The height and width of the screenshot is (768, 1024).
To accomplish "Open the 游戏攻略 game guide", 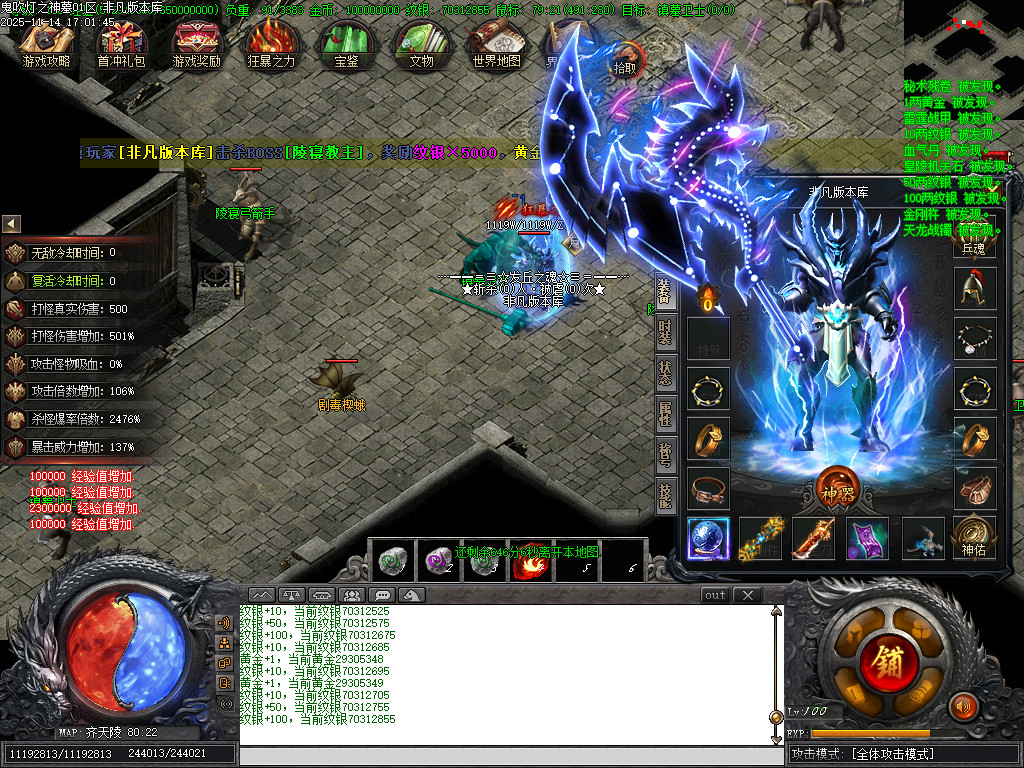I will 46,44.
